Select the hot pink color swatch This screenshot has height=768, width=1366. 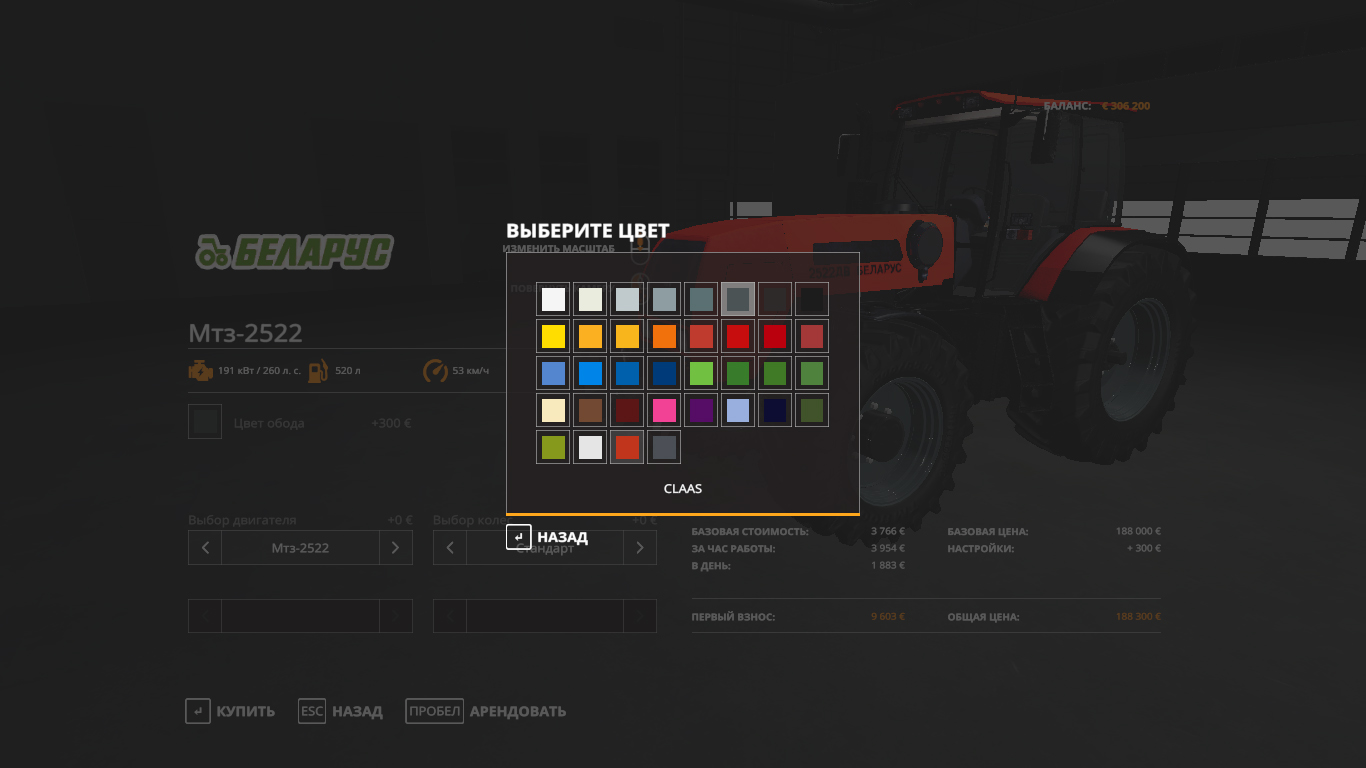(664, 410)
